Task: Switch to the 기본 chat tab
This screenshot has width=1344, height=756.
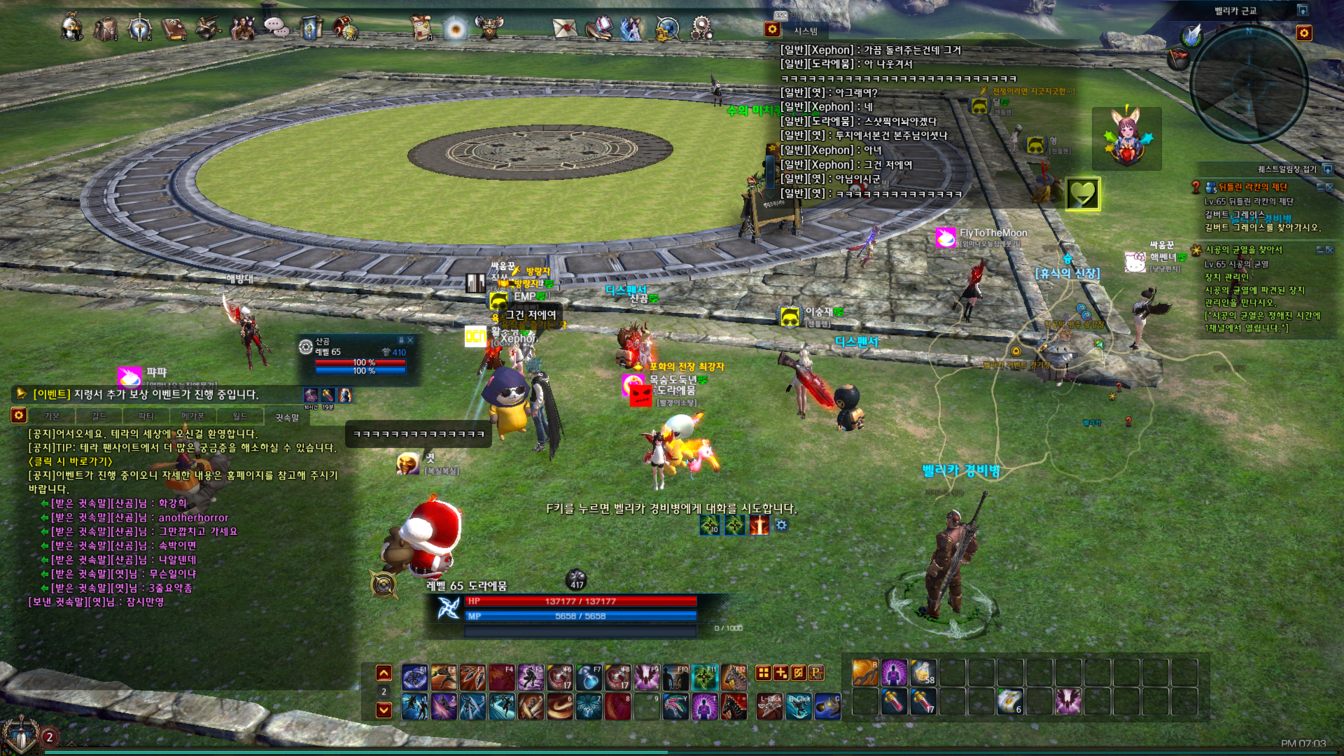Action: [x=52, y=416]
